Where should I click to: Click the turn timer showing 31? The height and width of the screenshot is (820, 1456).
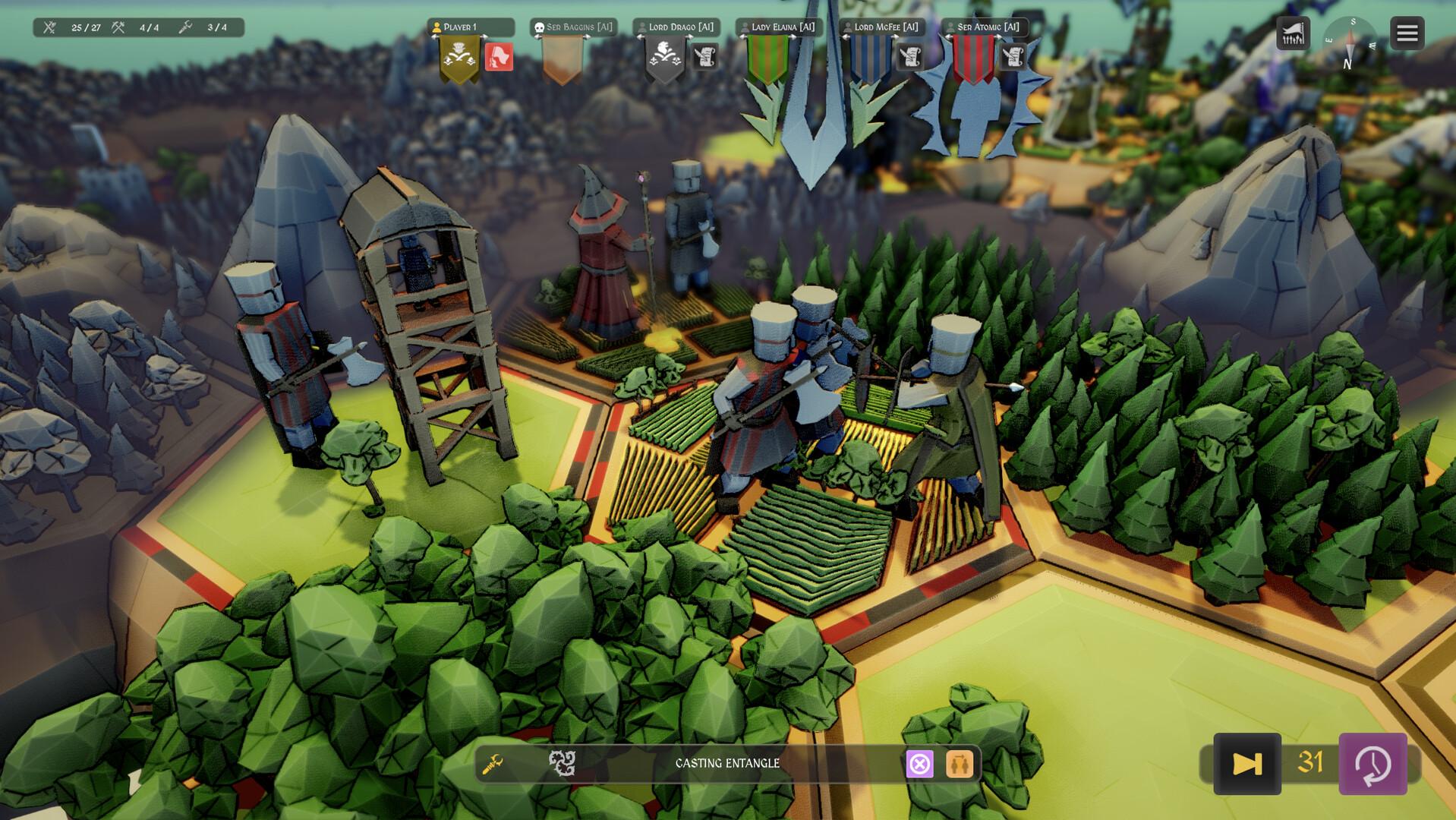click(x=1309, y=765)
